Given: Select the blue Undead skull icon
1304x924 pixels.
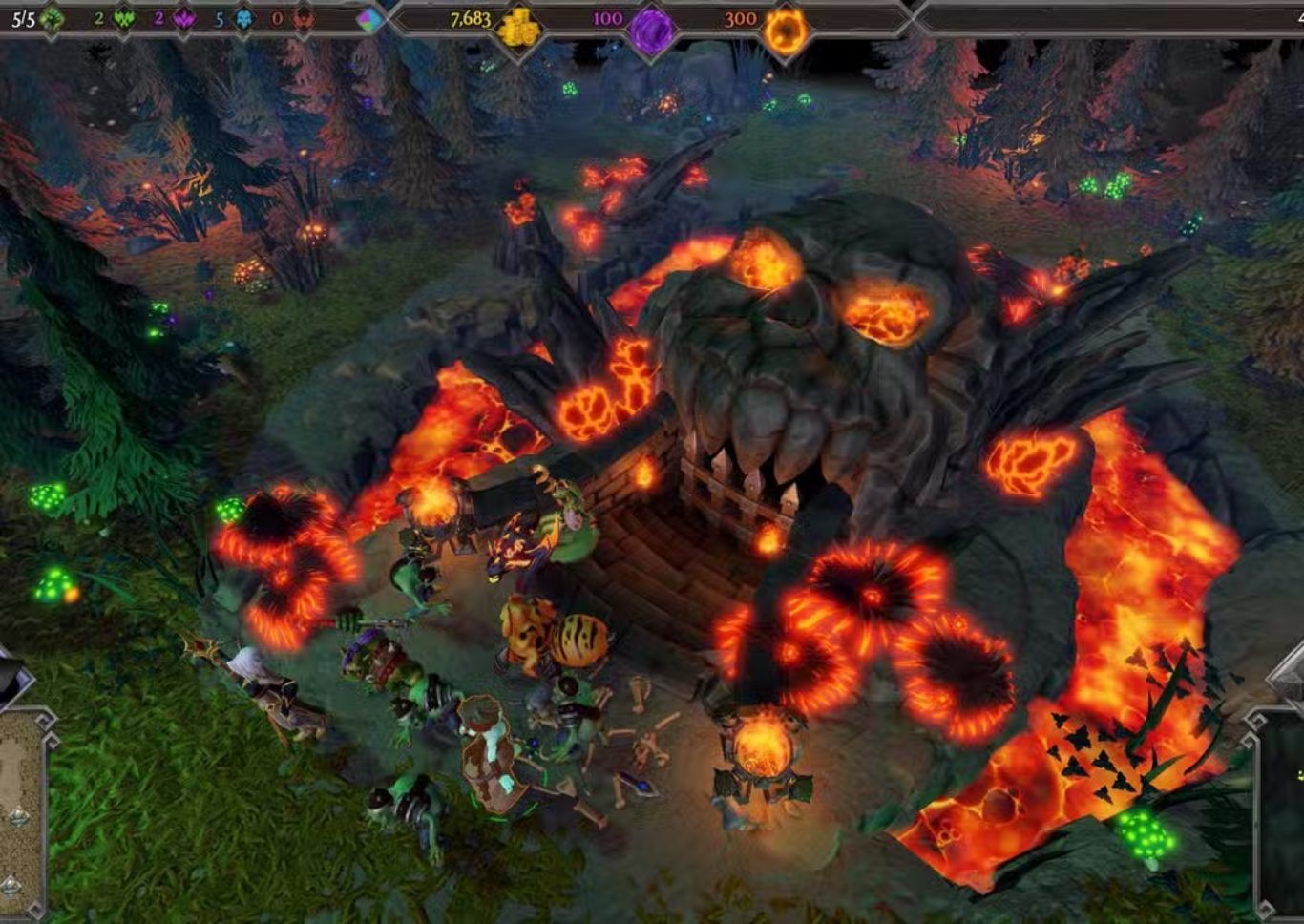Looking at the screenshot, I should coord(243,19).
